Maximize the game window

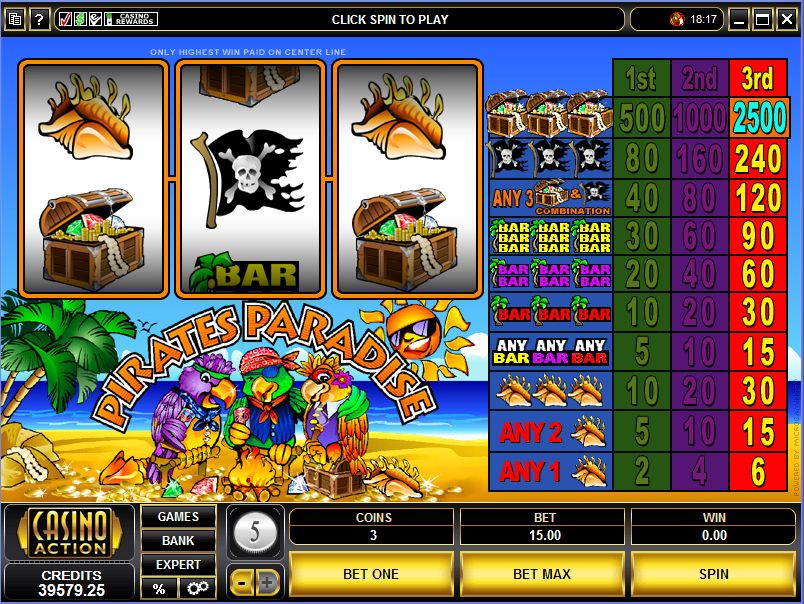(762, 19)
